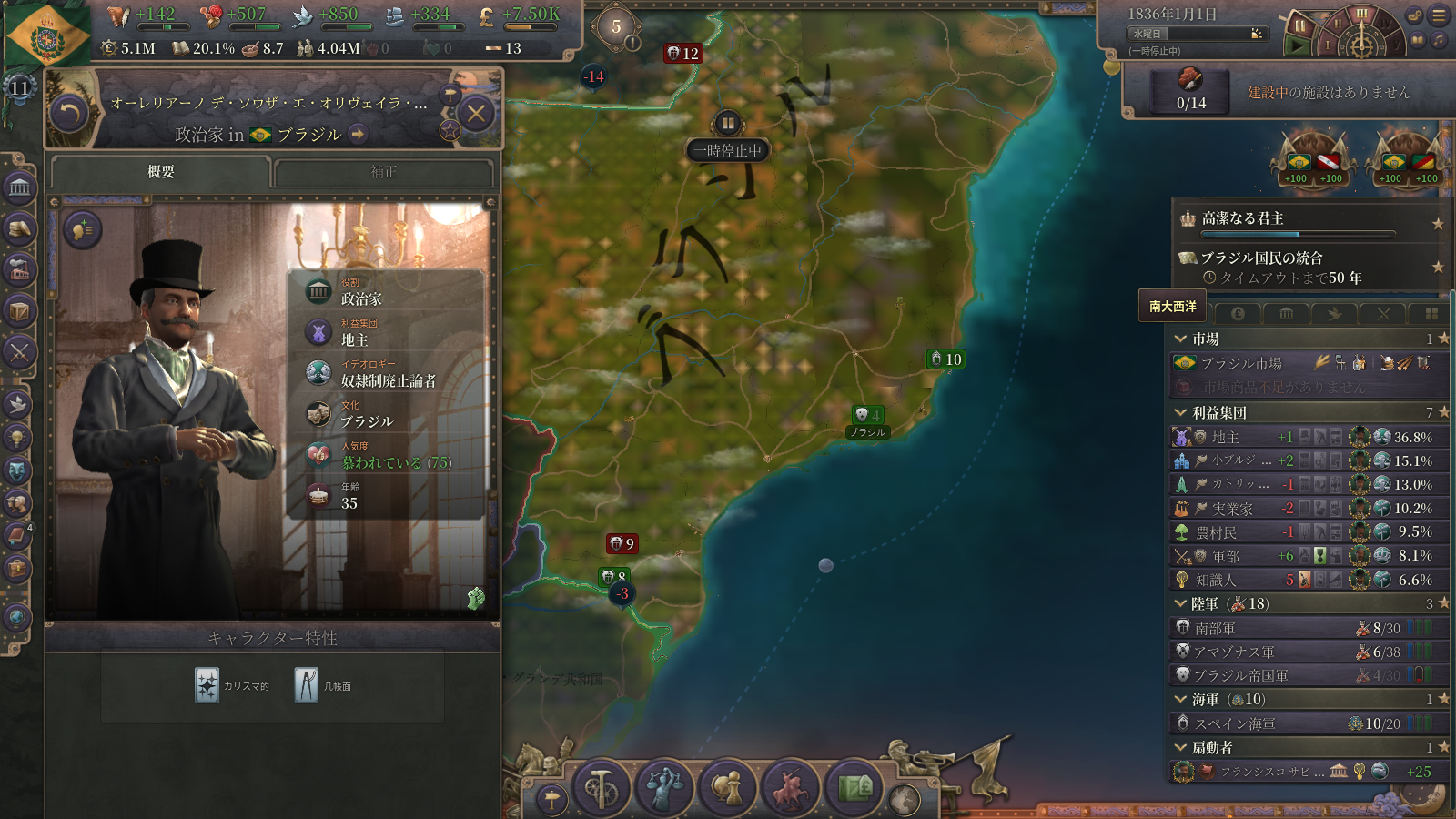The image size is (1456, 819).
Task: Open the cavalry military lens button
Action: (x=790, y=787)
